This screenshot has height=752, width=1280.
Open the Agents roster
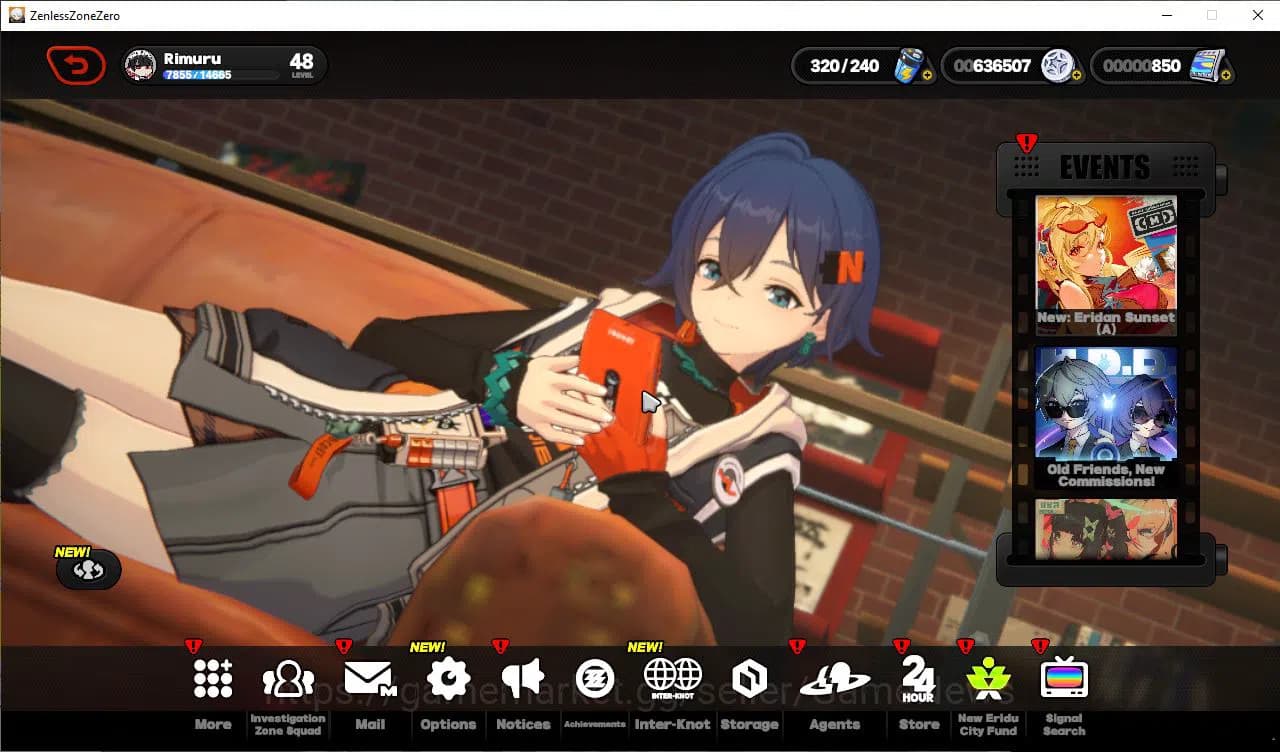[x=834, y=678]
